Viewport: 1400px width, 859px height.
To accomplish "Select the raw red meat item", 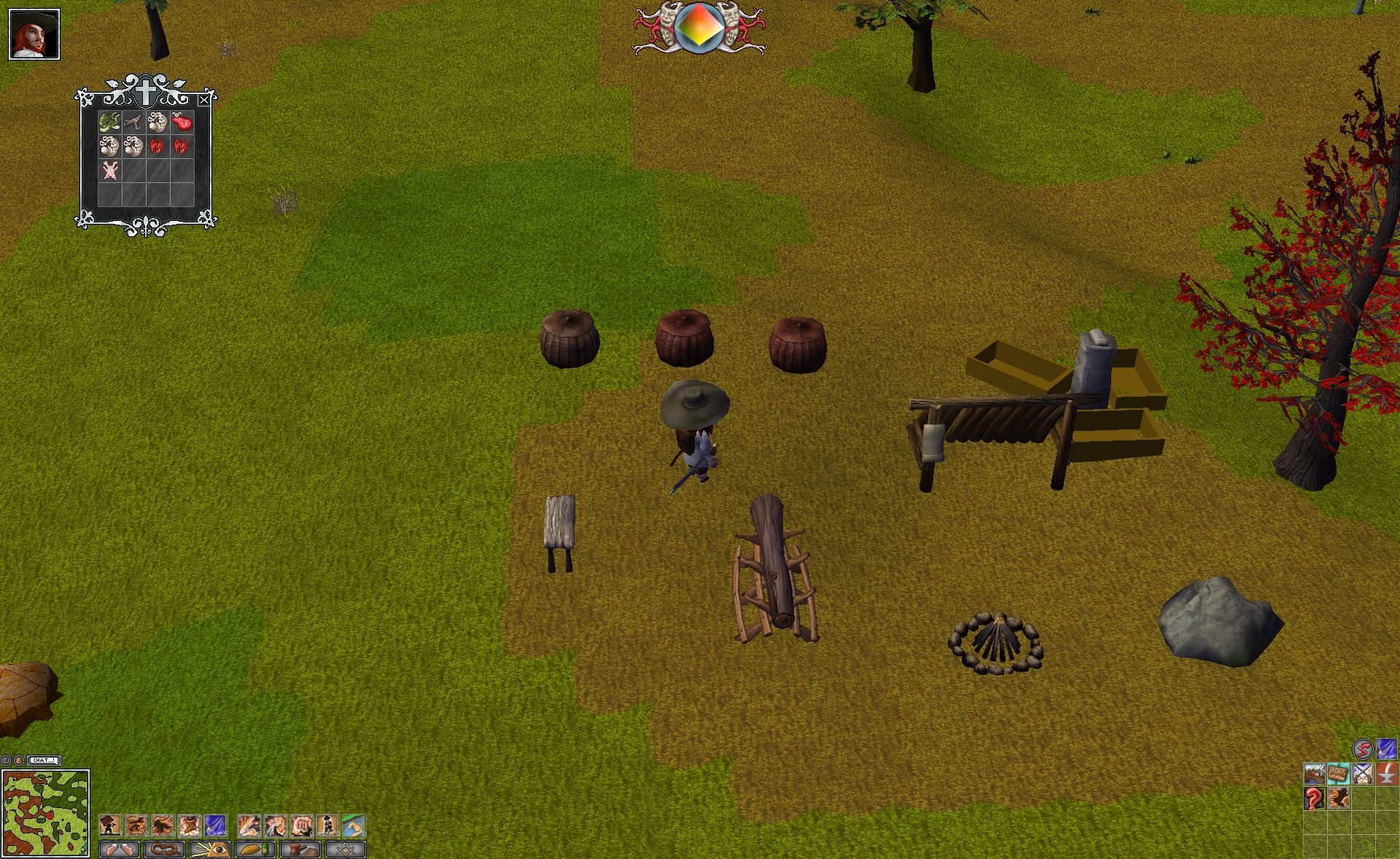I will pyautogui.click(x=182, y=123).
